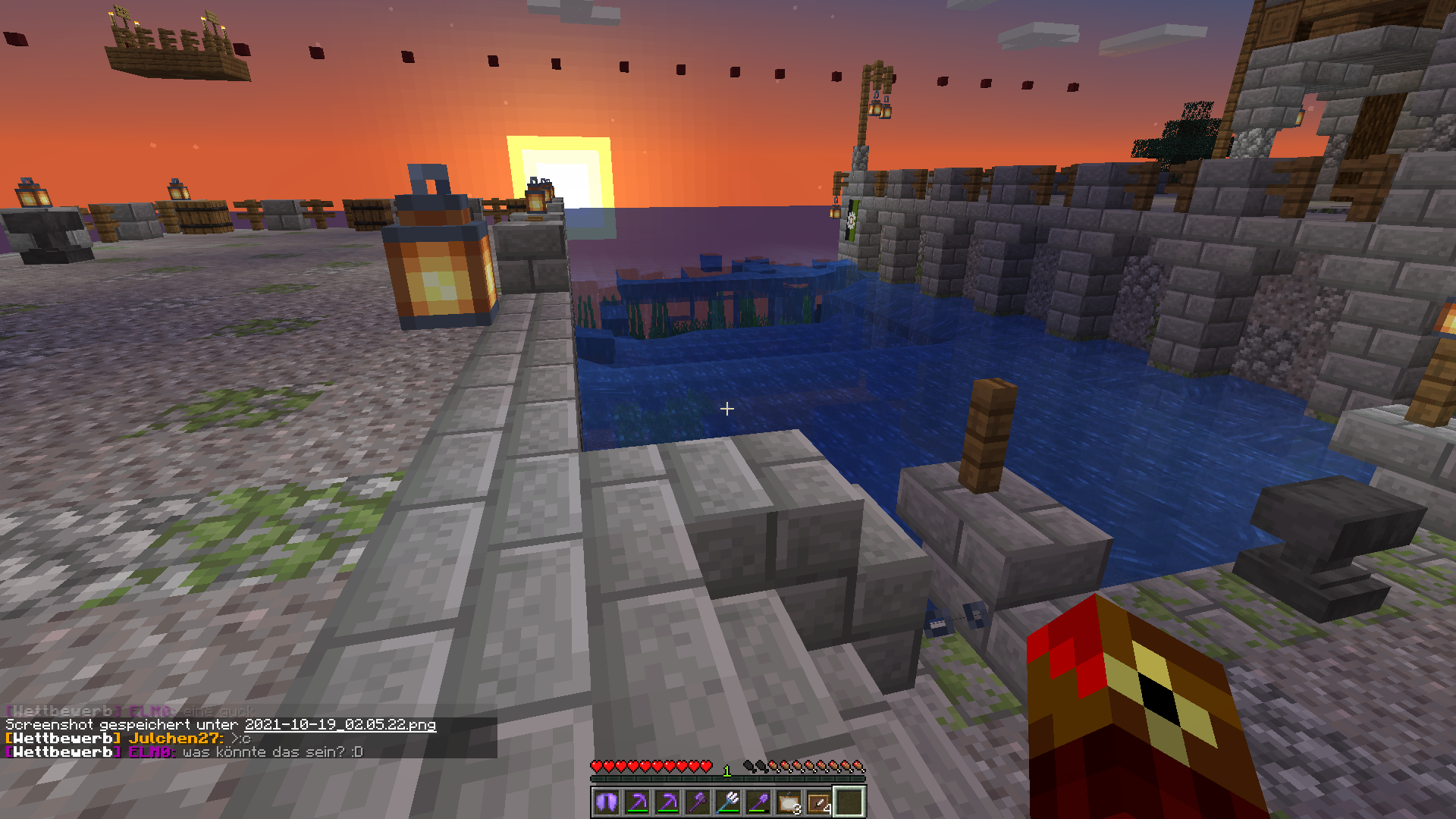This screenshot has width=1456, height=819.
Task: Select the enchanted shovel hotbar slot
Action: [758, 802]
